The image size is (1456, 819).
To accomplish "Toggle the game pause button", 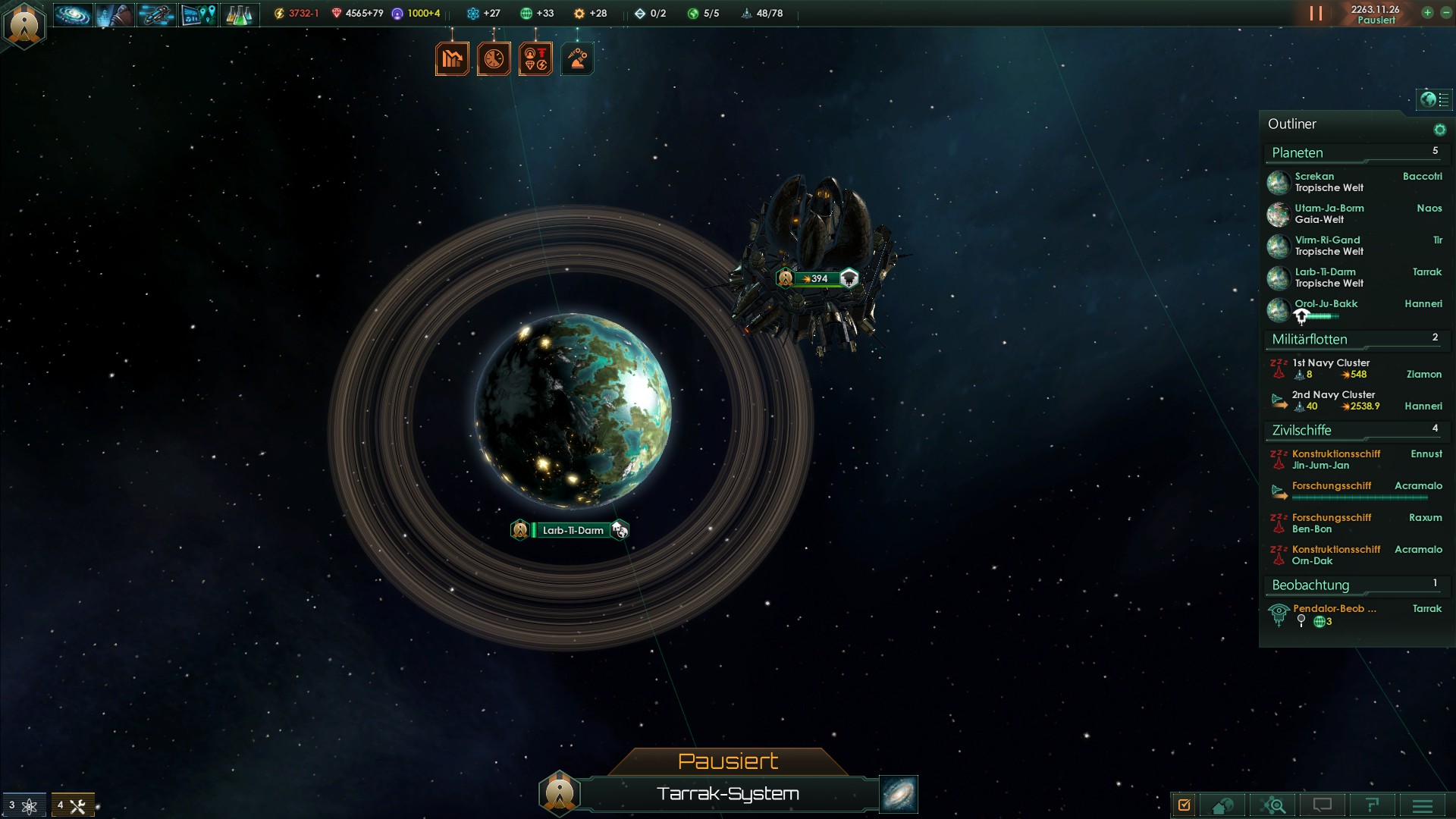I will click(x=1316, y=14).
